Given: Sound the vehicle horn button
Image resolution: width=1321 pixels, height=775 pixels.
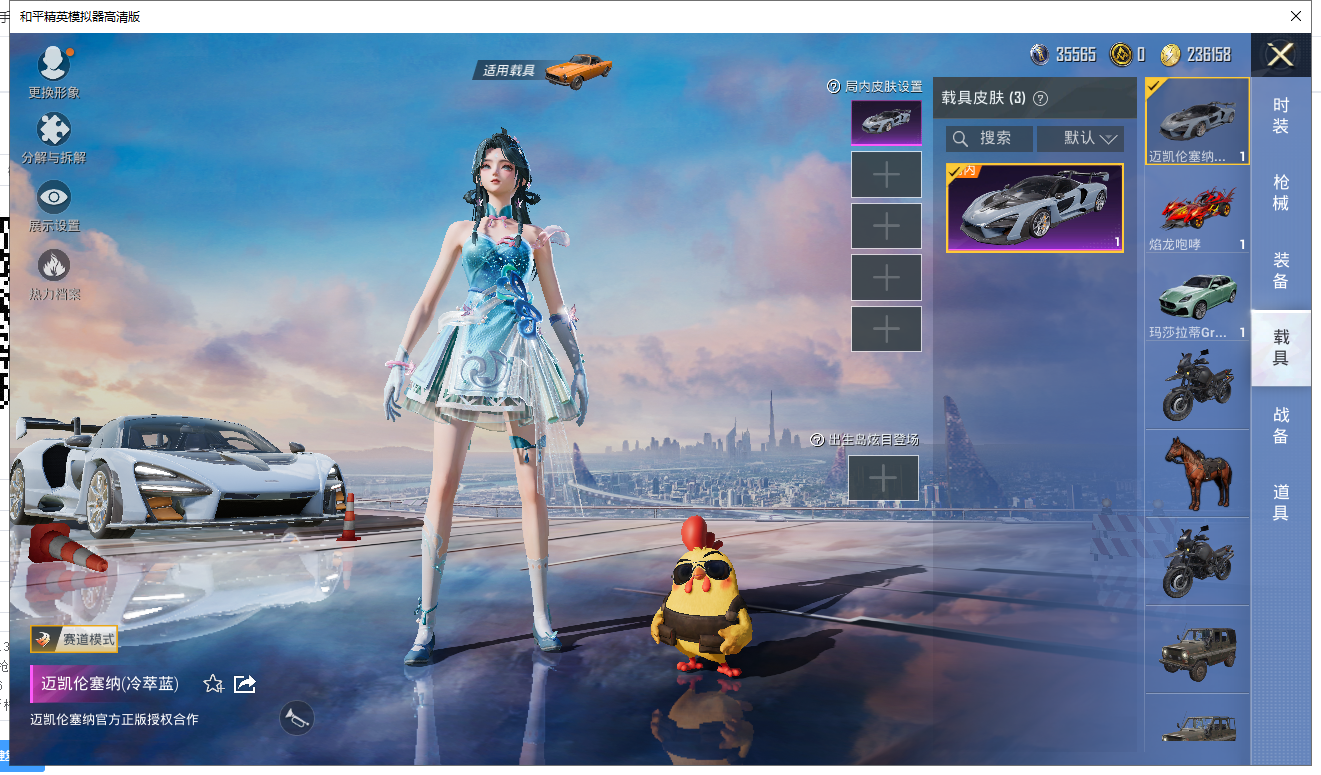Looking at the screenshot, I should 296,718.
